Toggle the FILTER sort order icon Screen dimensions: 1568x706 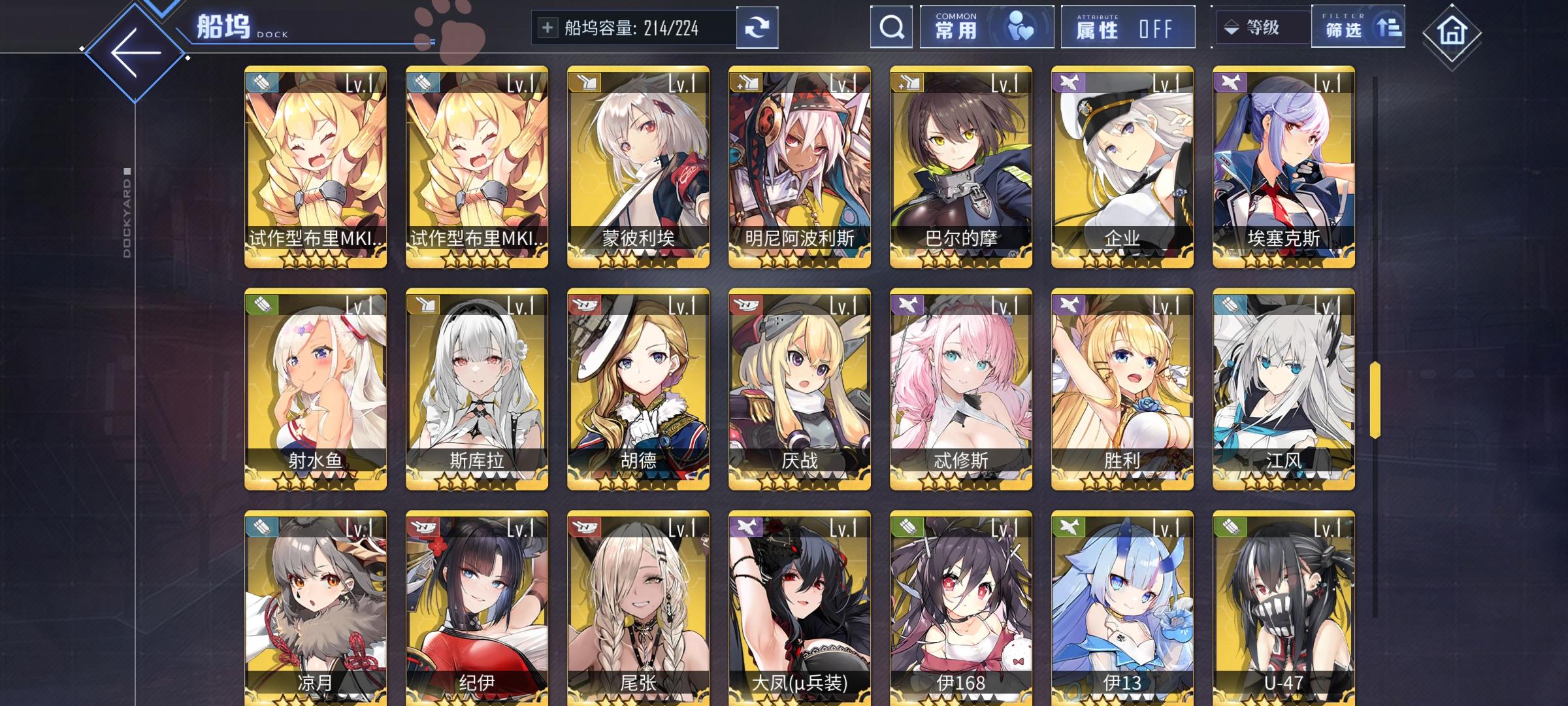click(x=1388, y=26)
